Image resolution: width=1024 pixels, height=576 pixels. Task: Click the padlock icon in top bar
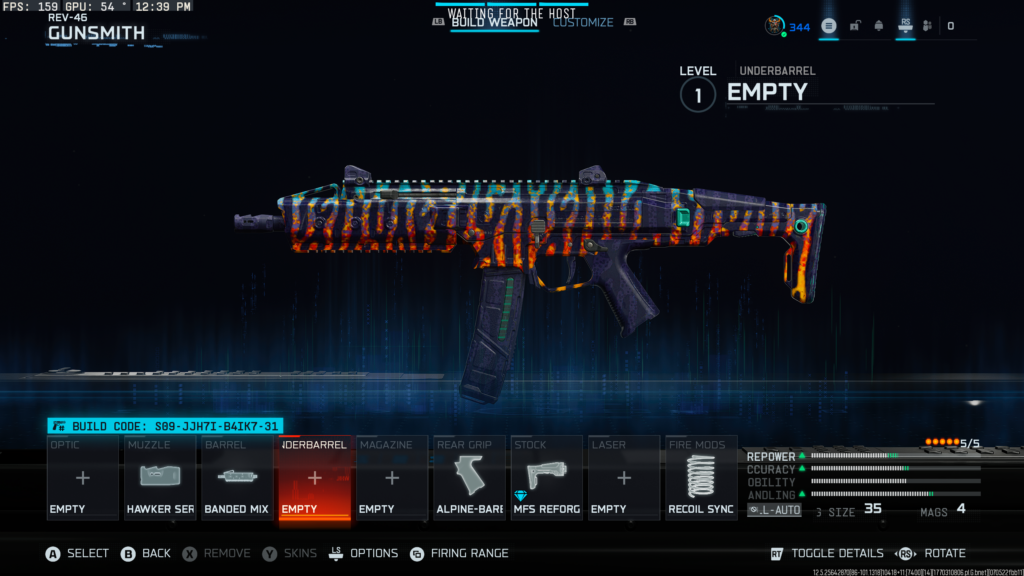(855, 26)
